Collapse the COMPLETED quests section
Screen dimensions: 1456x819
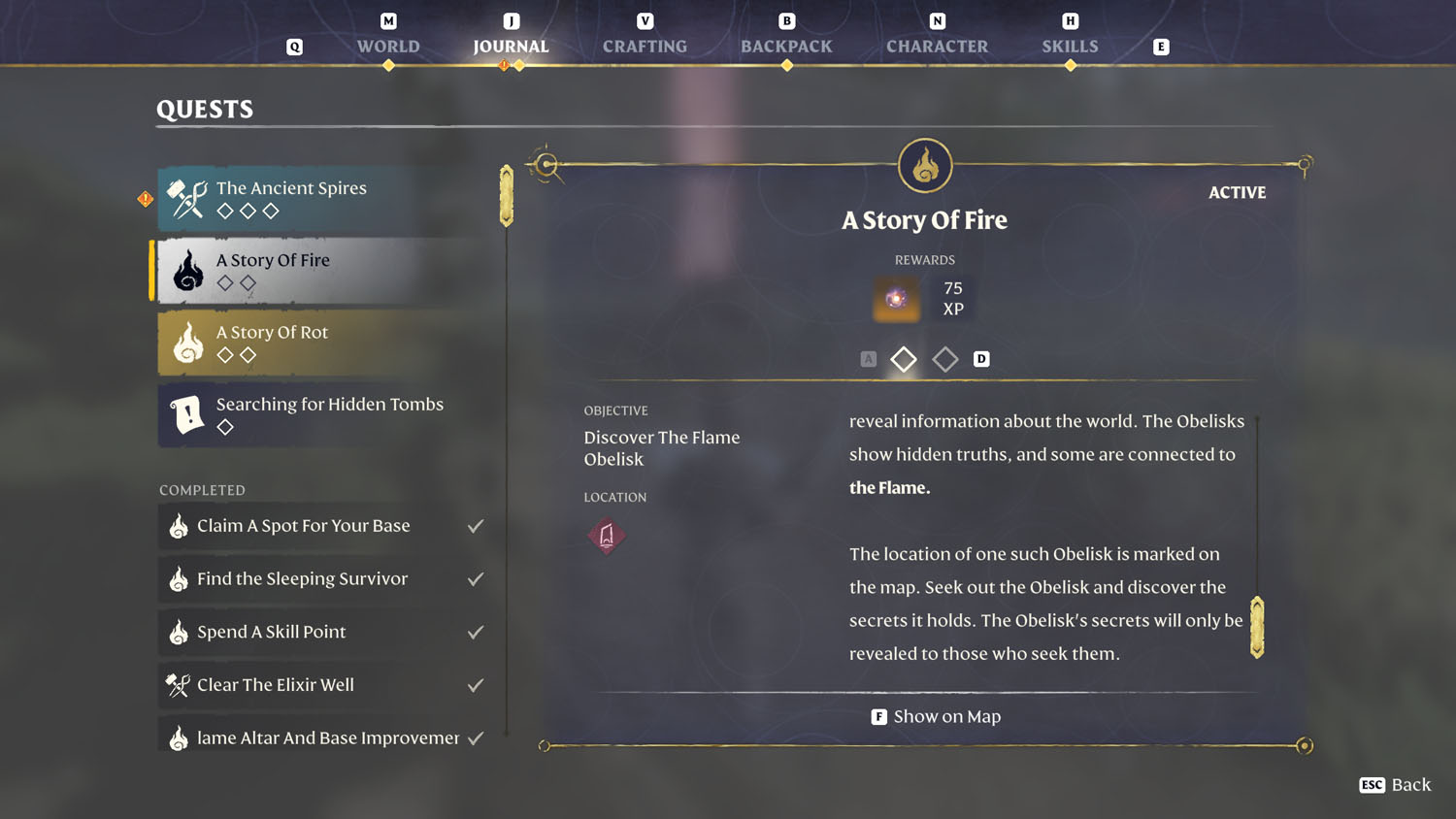(x=201, y=490)
